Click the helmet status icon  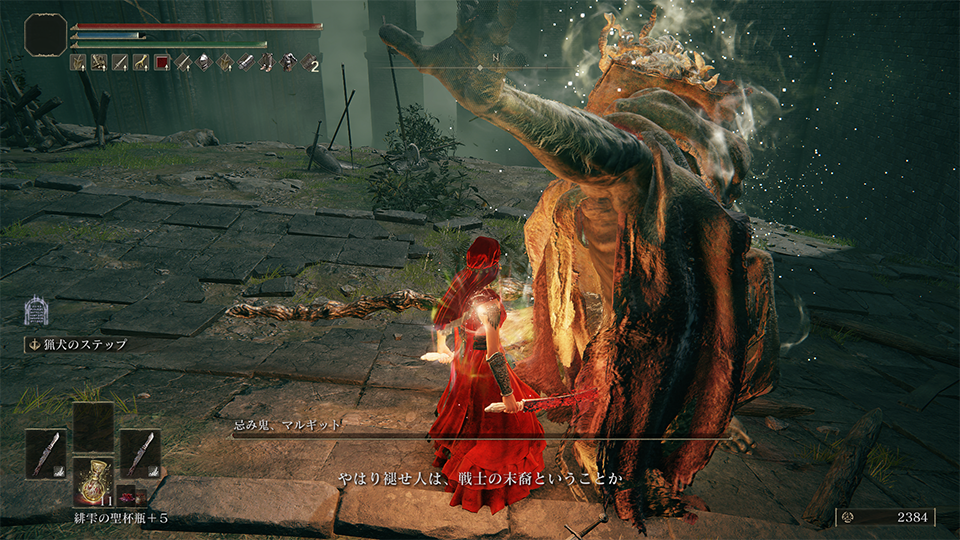204,63
